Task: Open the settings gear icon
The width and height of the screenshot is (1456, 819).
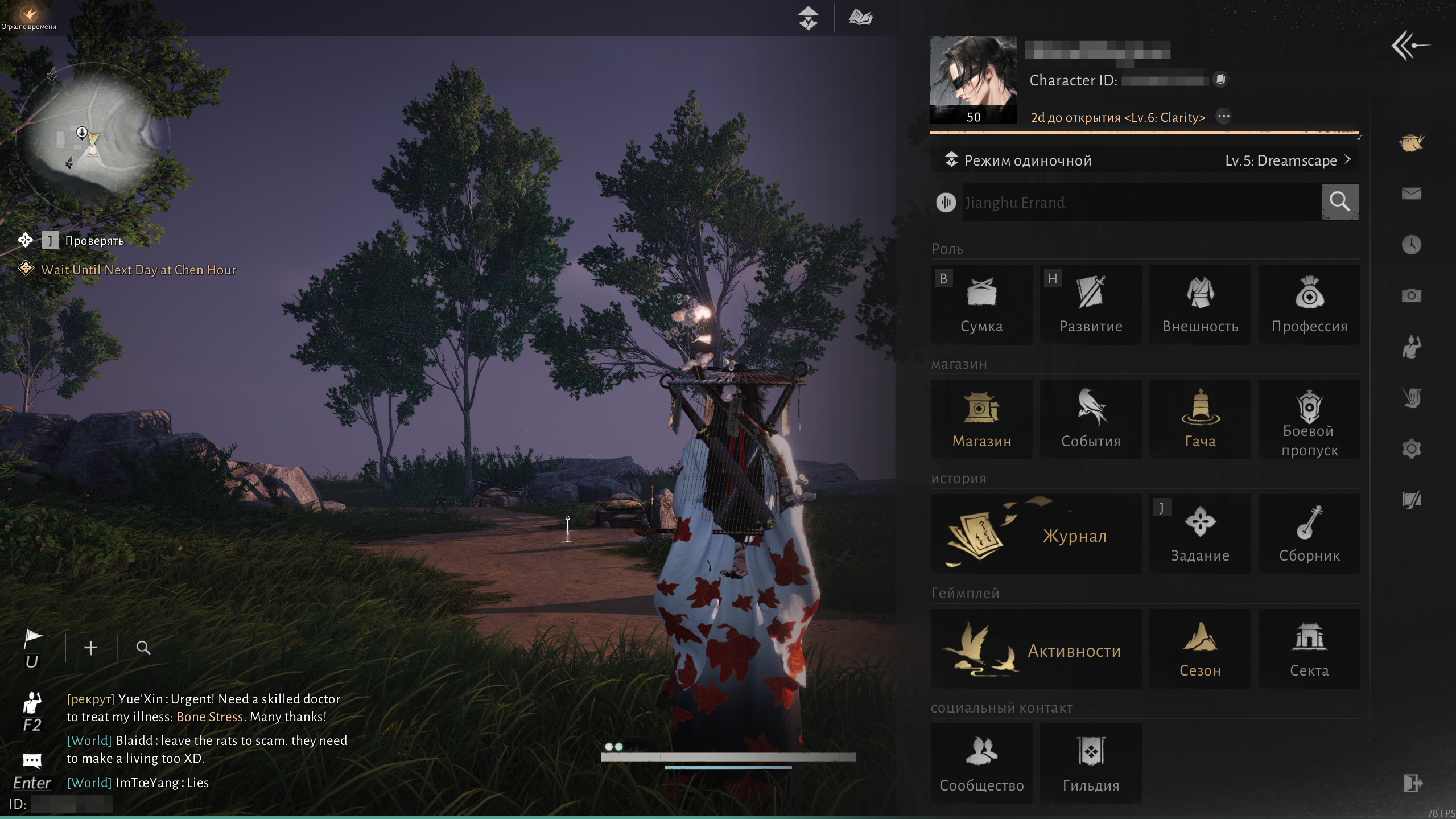Action: click(x=1411, y=449)
